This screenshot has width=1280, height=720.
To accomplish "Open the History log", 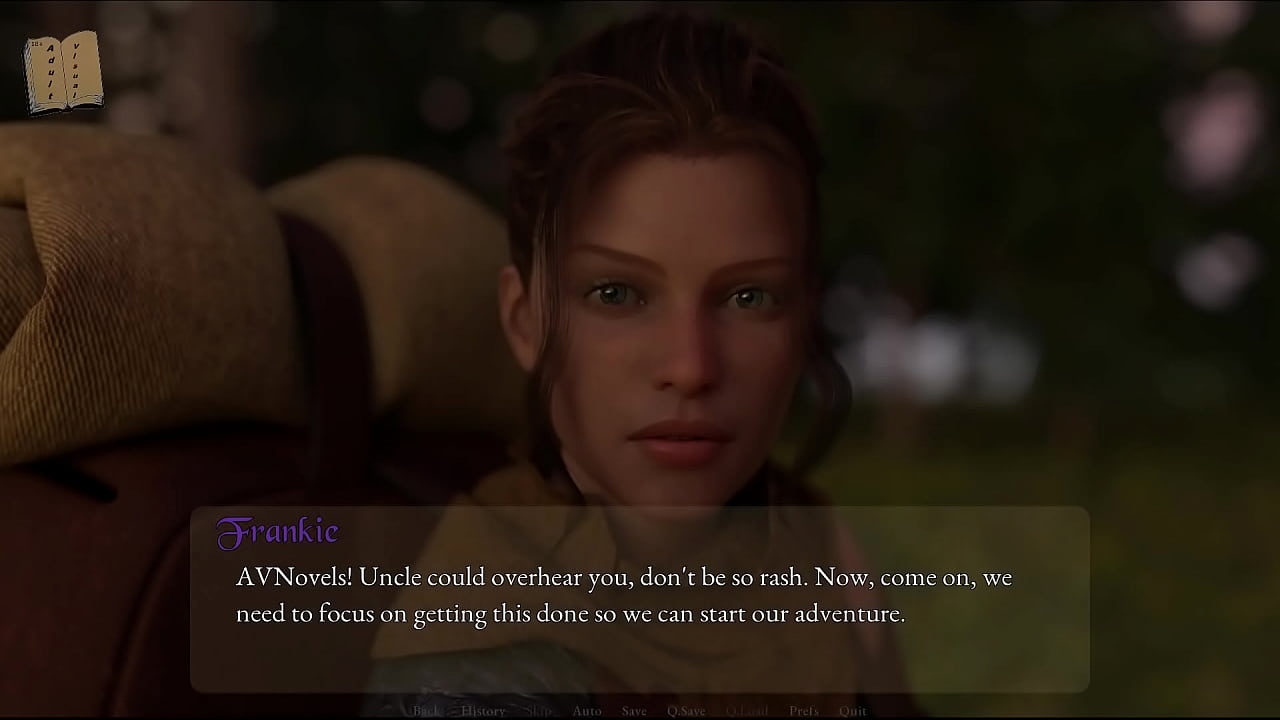I will (483, 711).
